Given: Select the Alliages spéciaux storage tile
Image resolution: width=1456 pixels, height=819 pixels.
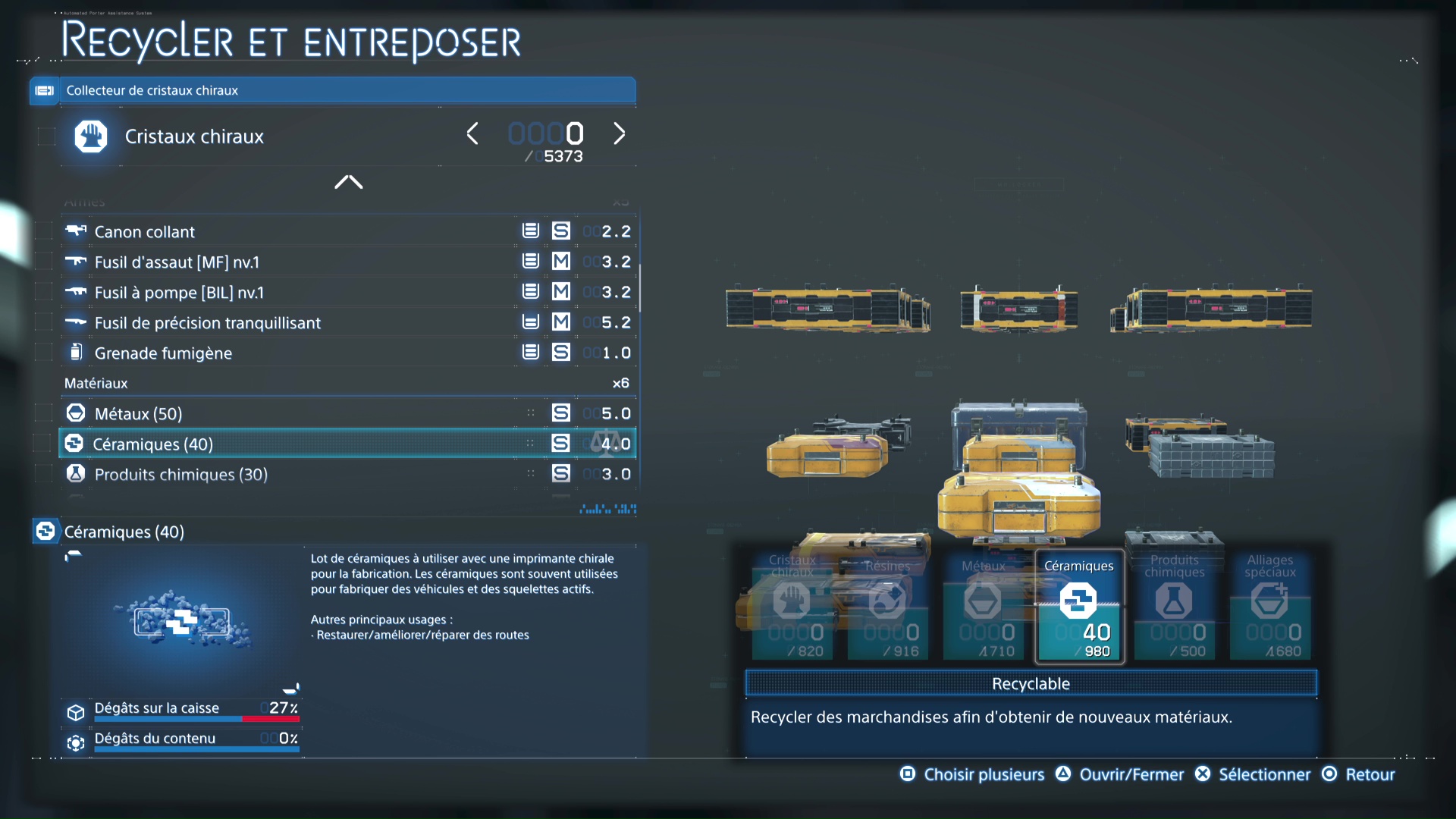Looking at the screenshot, I should pyautogui.click(x=1270, y=606).
